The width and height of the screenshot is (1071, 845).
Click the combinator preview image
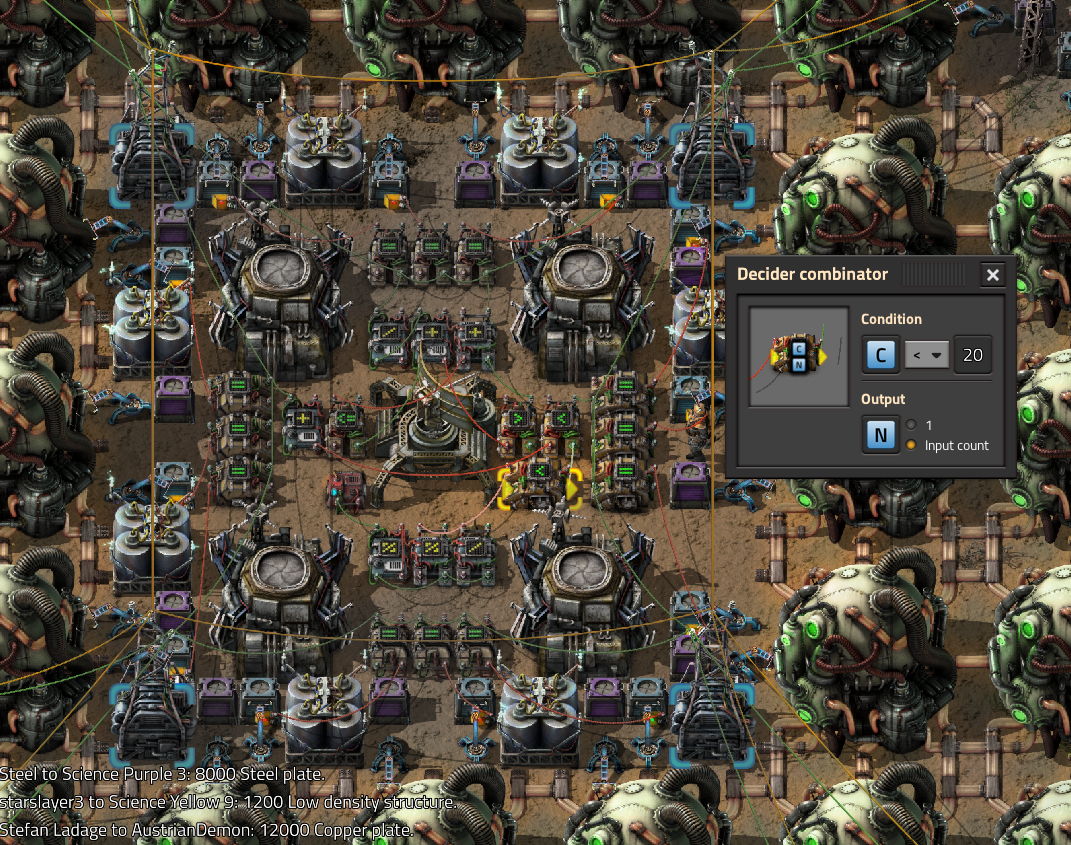pos(799,356)
